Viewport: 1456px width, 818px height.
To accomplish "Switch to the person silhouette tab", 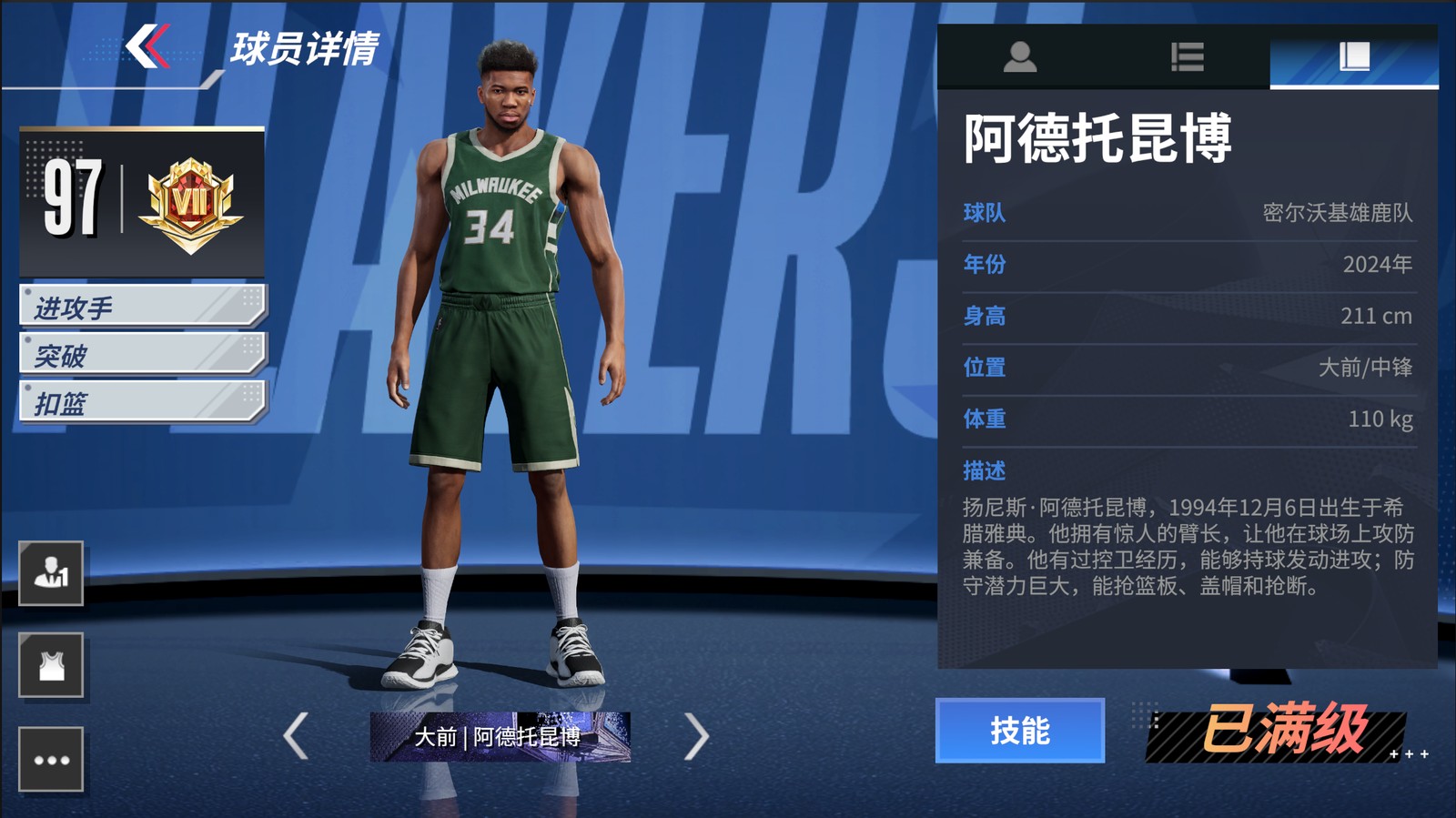I will click(x=1019, y=56).
